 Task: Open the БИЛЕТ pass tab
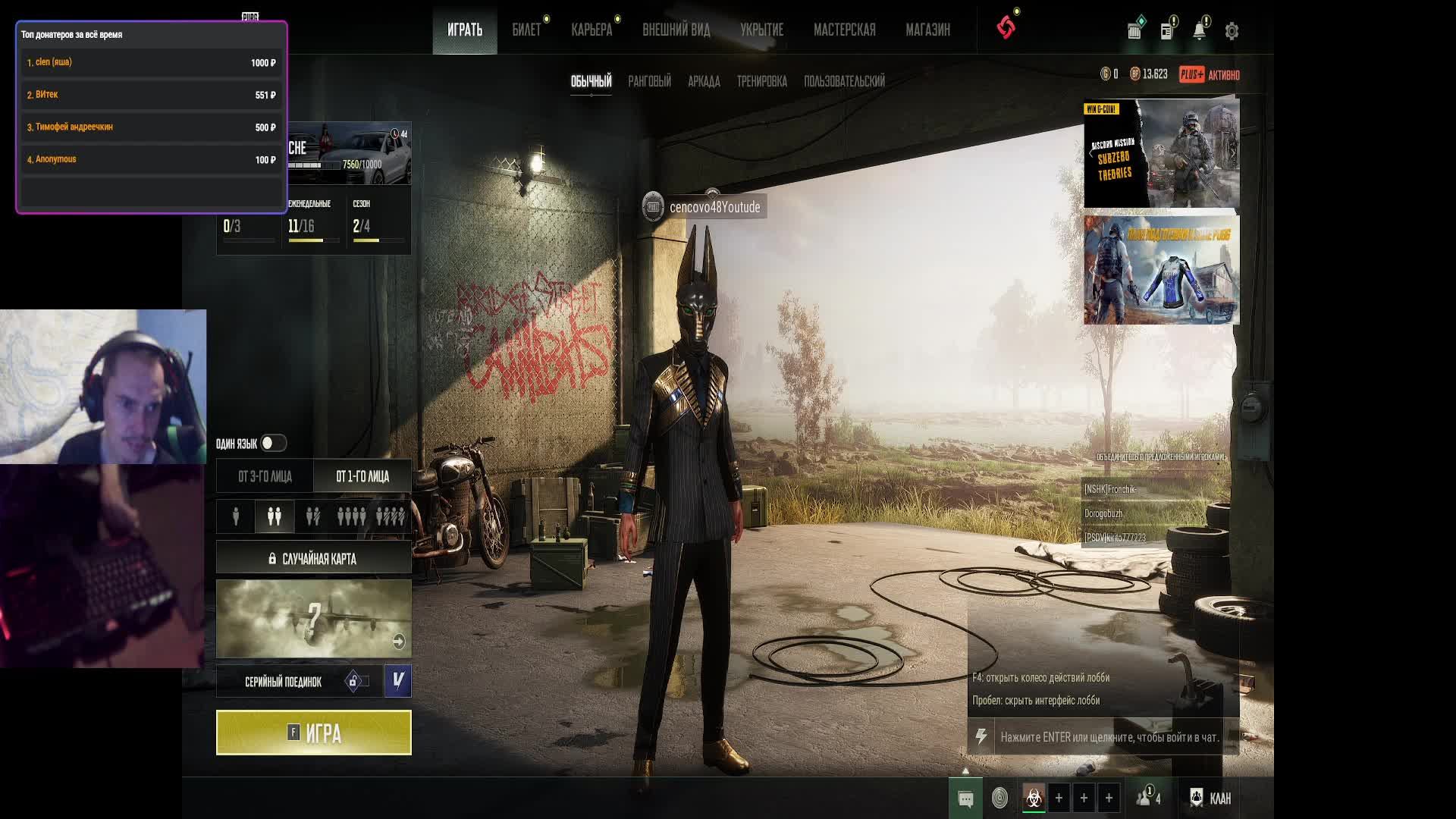pos(526,30)
